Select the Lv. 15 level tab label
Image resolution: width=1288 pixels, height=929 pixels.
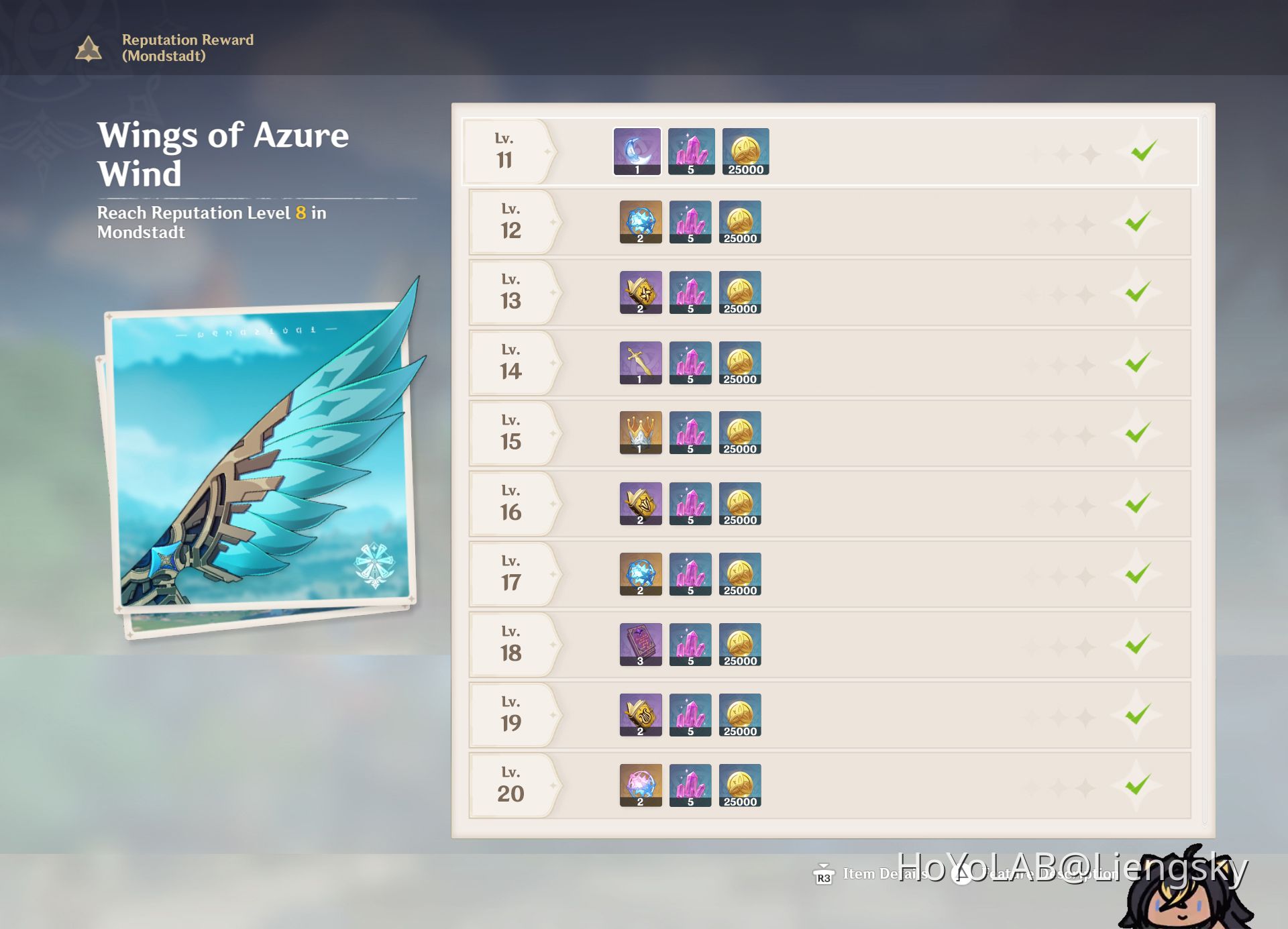pos(512,433)
